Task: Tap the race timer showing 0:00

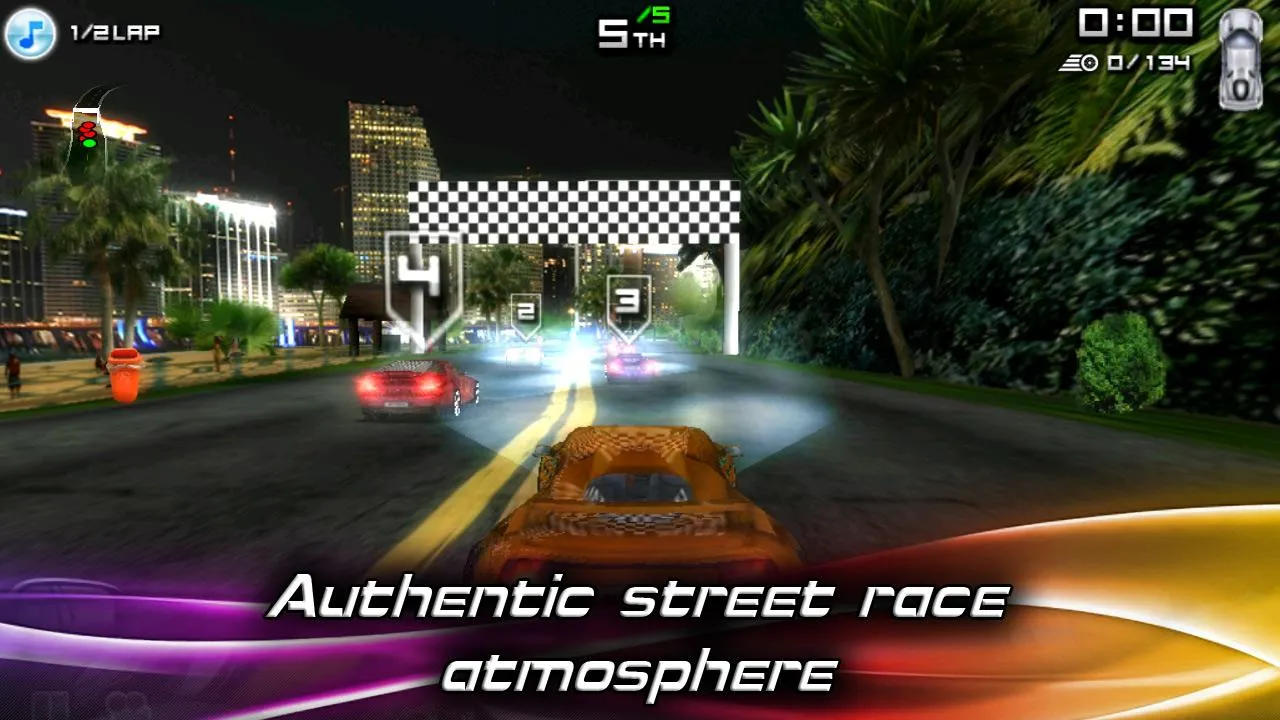Action: 1135,25
